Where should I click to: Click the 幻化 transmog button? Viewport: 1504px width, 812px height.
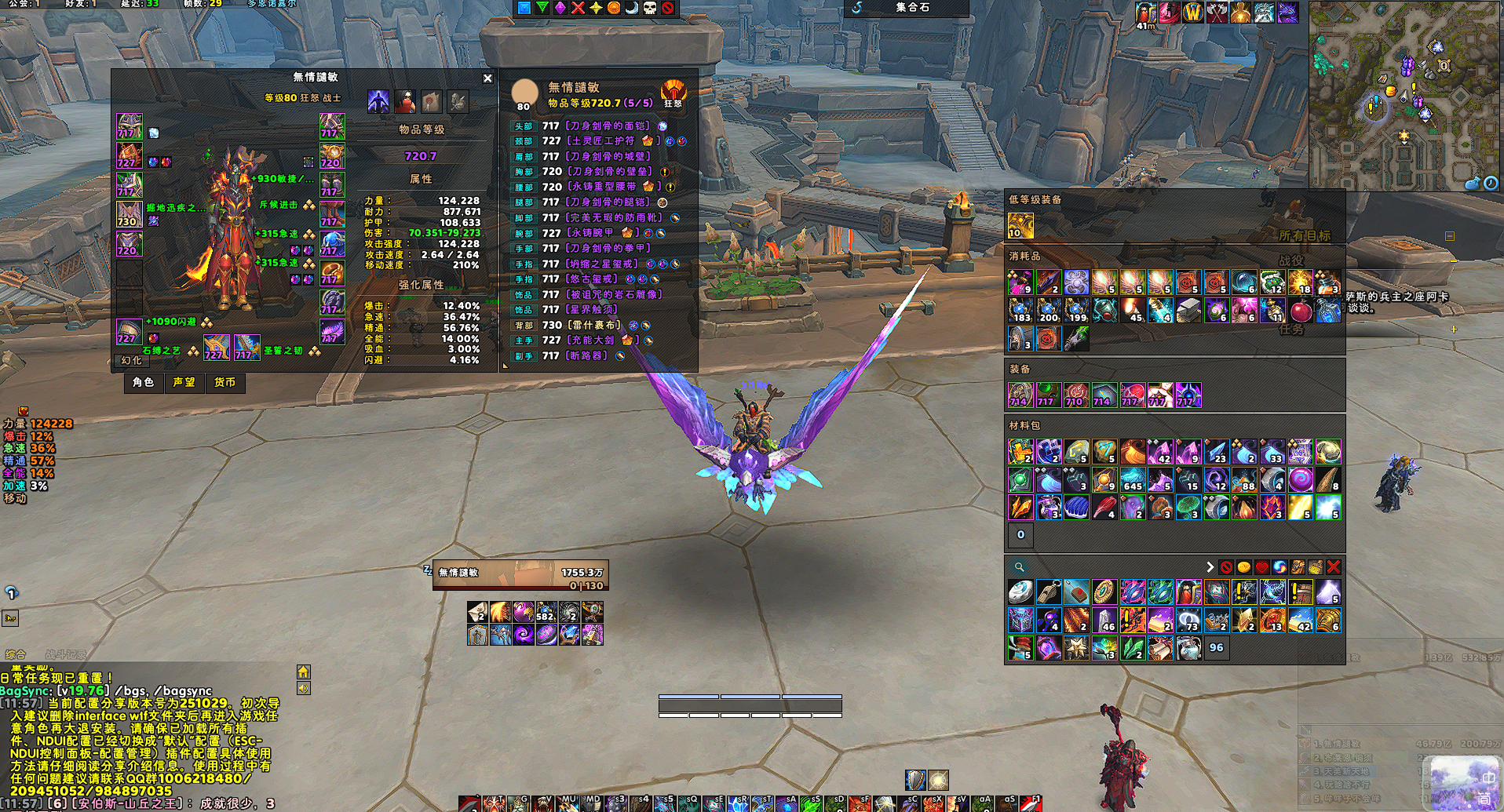tap(131, 360)
